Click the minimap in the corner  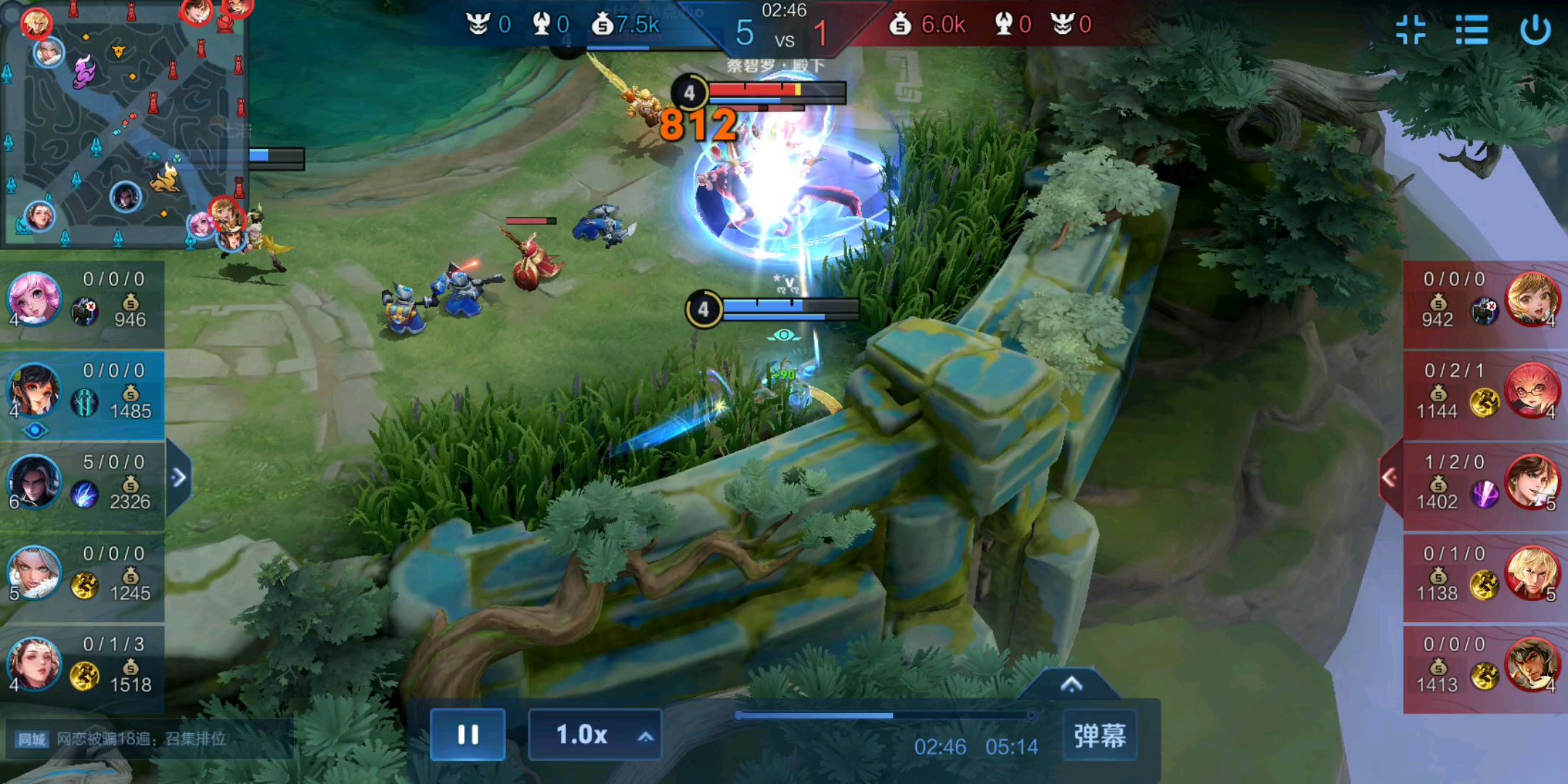[x=123, y=123]
